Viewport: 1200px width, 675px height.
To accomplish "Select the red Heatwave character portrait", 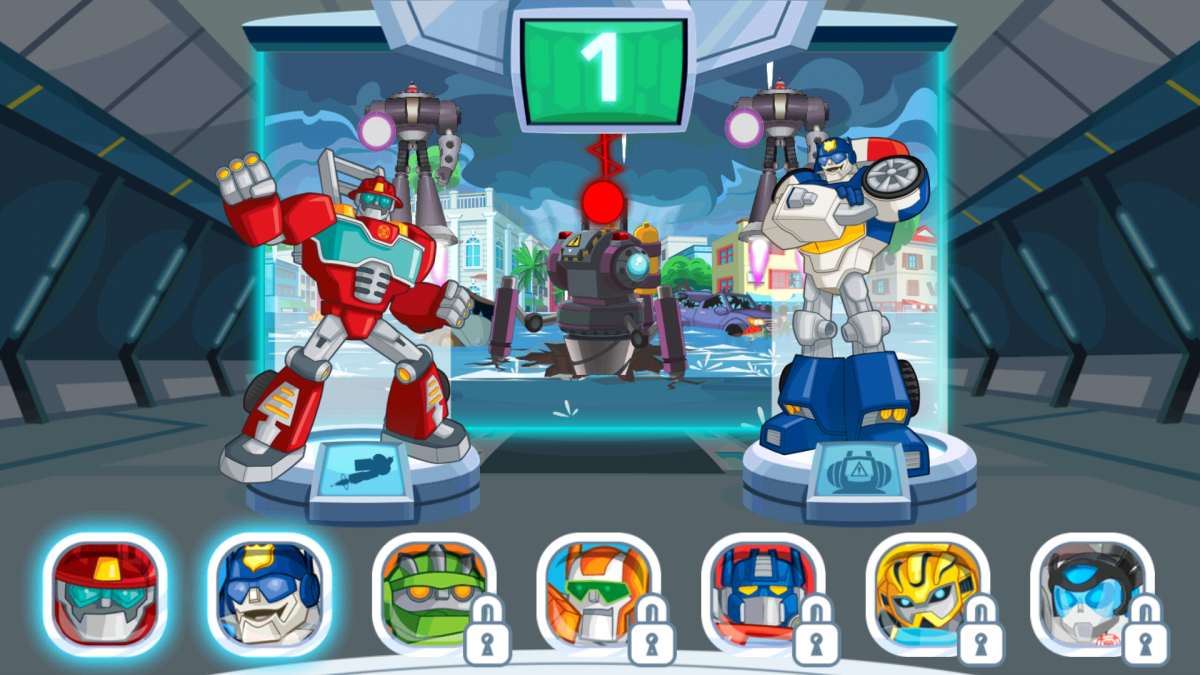I will coord(105,594).
